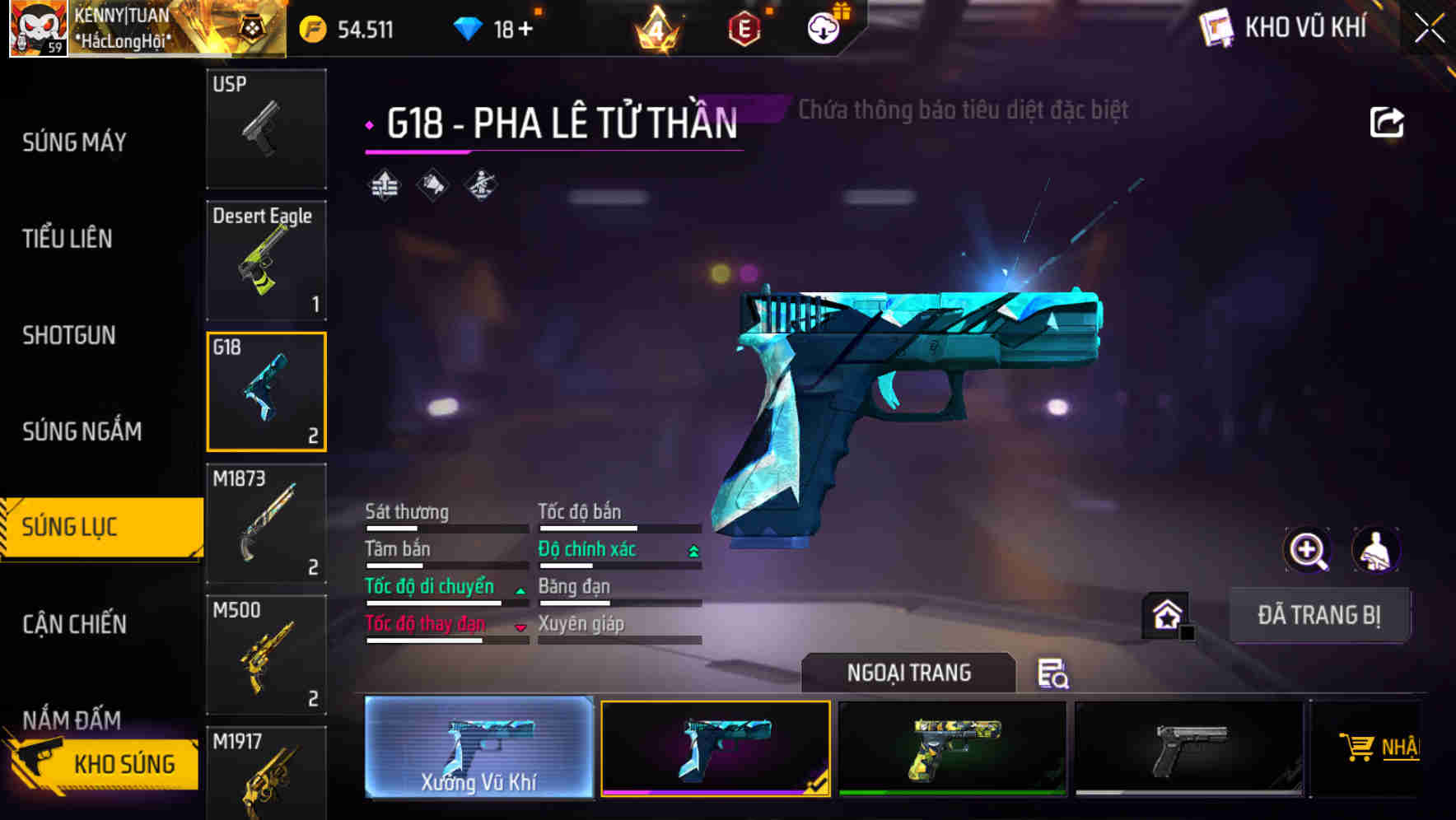The image size is (1456, 820).
Task: Toggle the Tốc độ thay đạn downgrade arrow
Action: coord(521,625)
